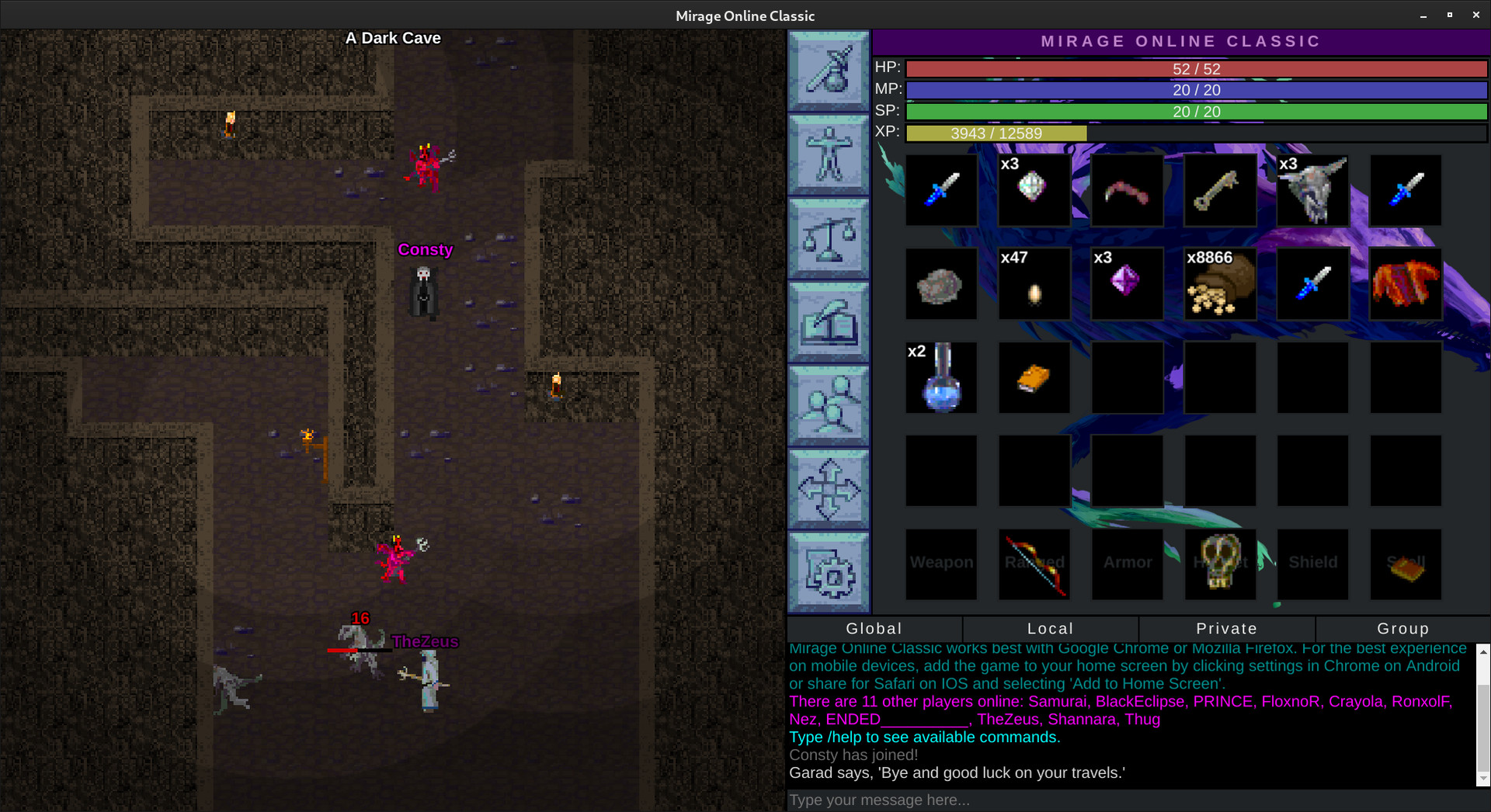Click the equipped skull helmet slot
The image size is (1491, 812).
click(1220, 564)
